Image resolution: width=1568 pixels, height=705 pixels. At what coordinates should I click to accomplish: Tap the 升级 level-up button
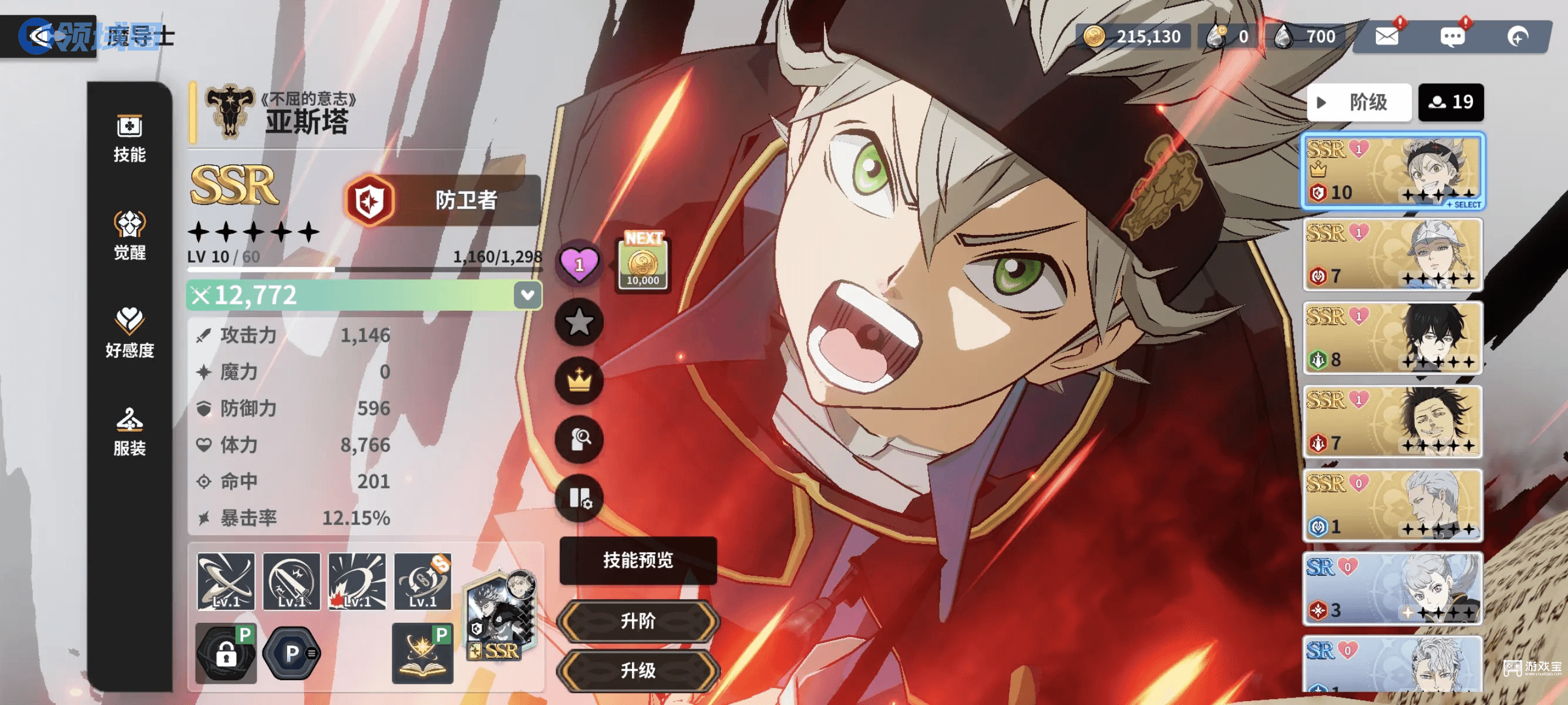(637, 670)
